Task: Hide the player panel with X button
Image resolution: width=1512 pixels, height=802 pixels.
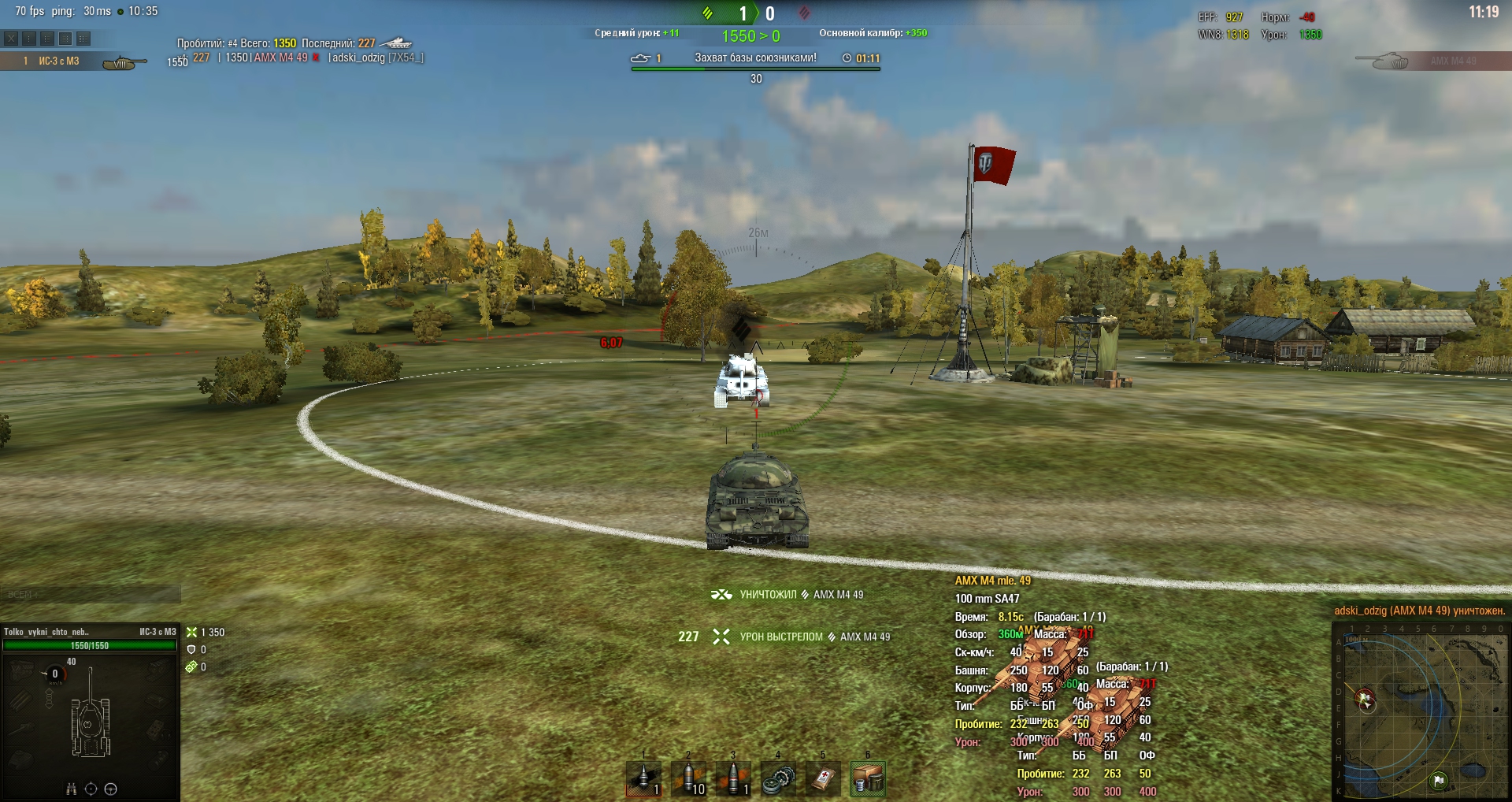Action: tap(11, 38)
